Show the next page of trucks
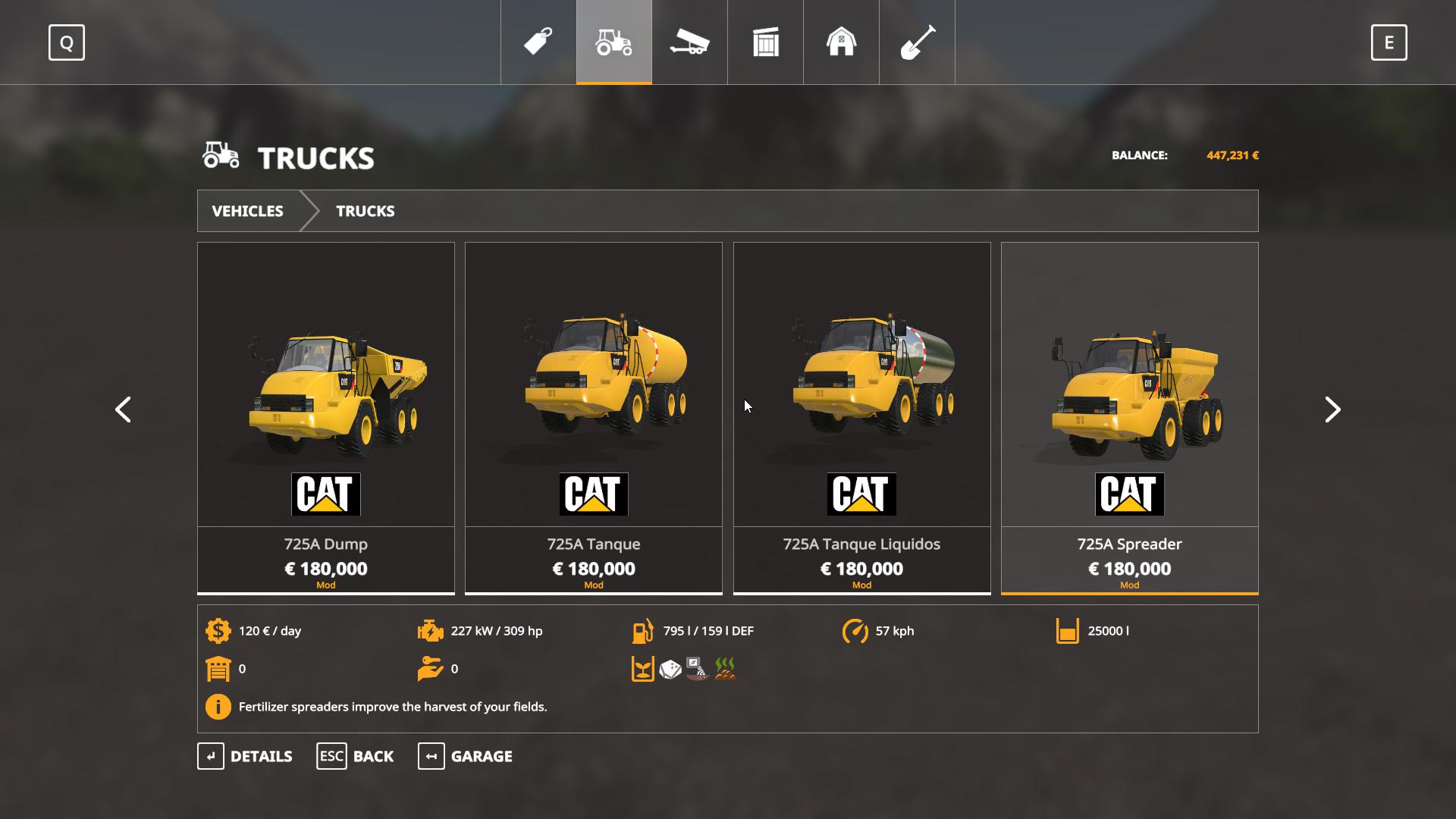This screenshot has width=1456, height=819. [x=1332, y=409]
